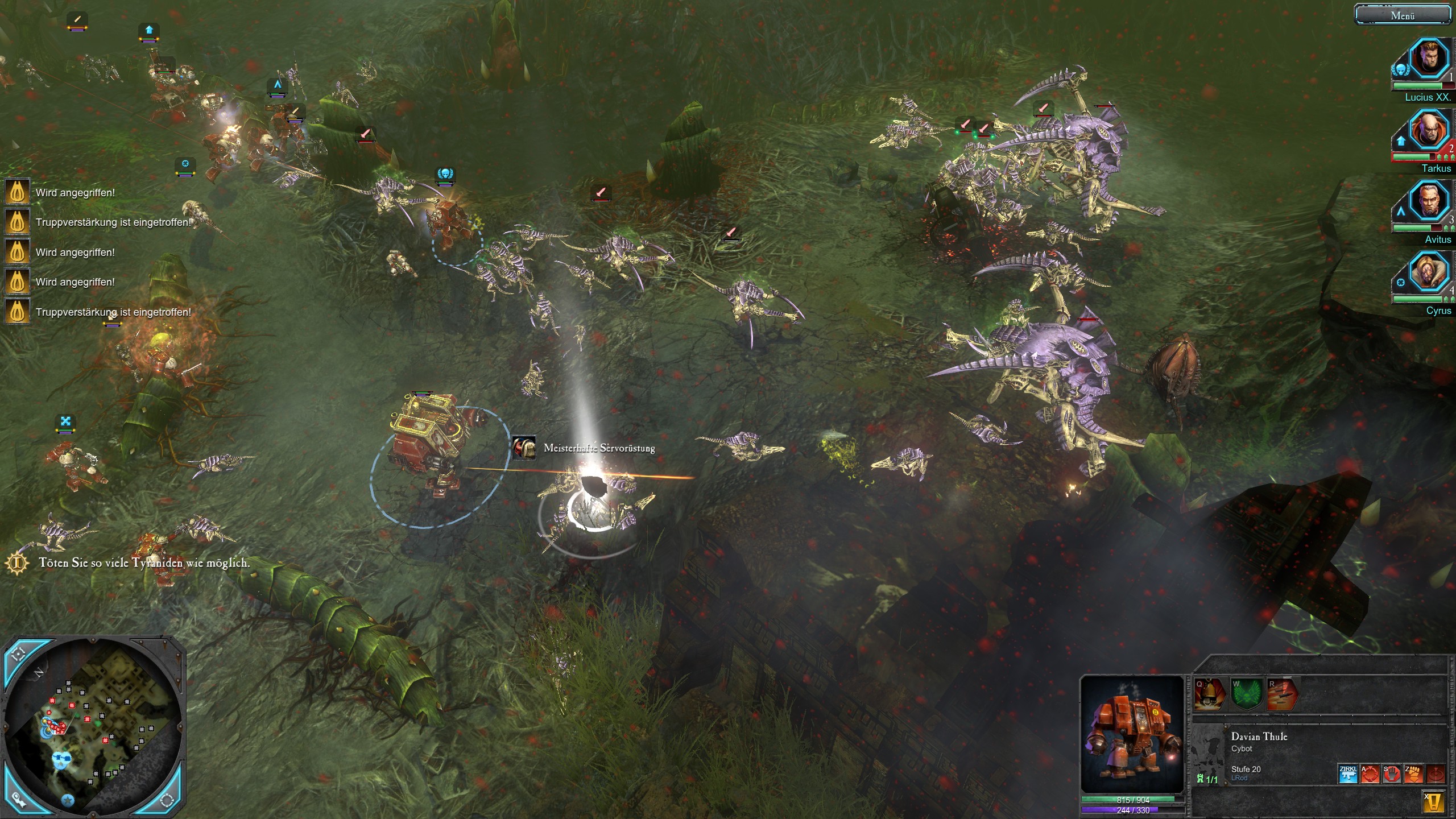Activate the green winged skull W ability
Viewport: 1456px width, 819px height.
click(x=1246, y=694)
